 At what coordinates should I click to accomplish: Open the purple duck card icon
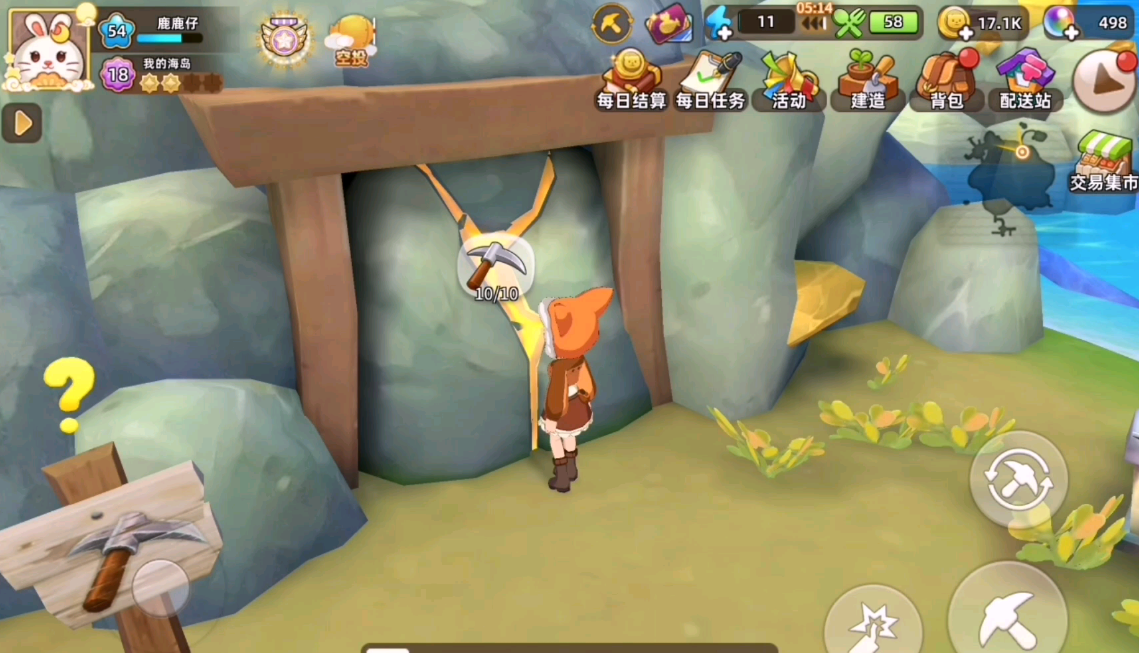click(x=668, y=23)
